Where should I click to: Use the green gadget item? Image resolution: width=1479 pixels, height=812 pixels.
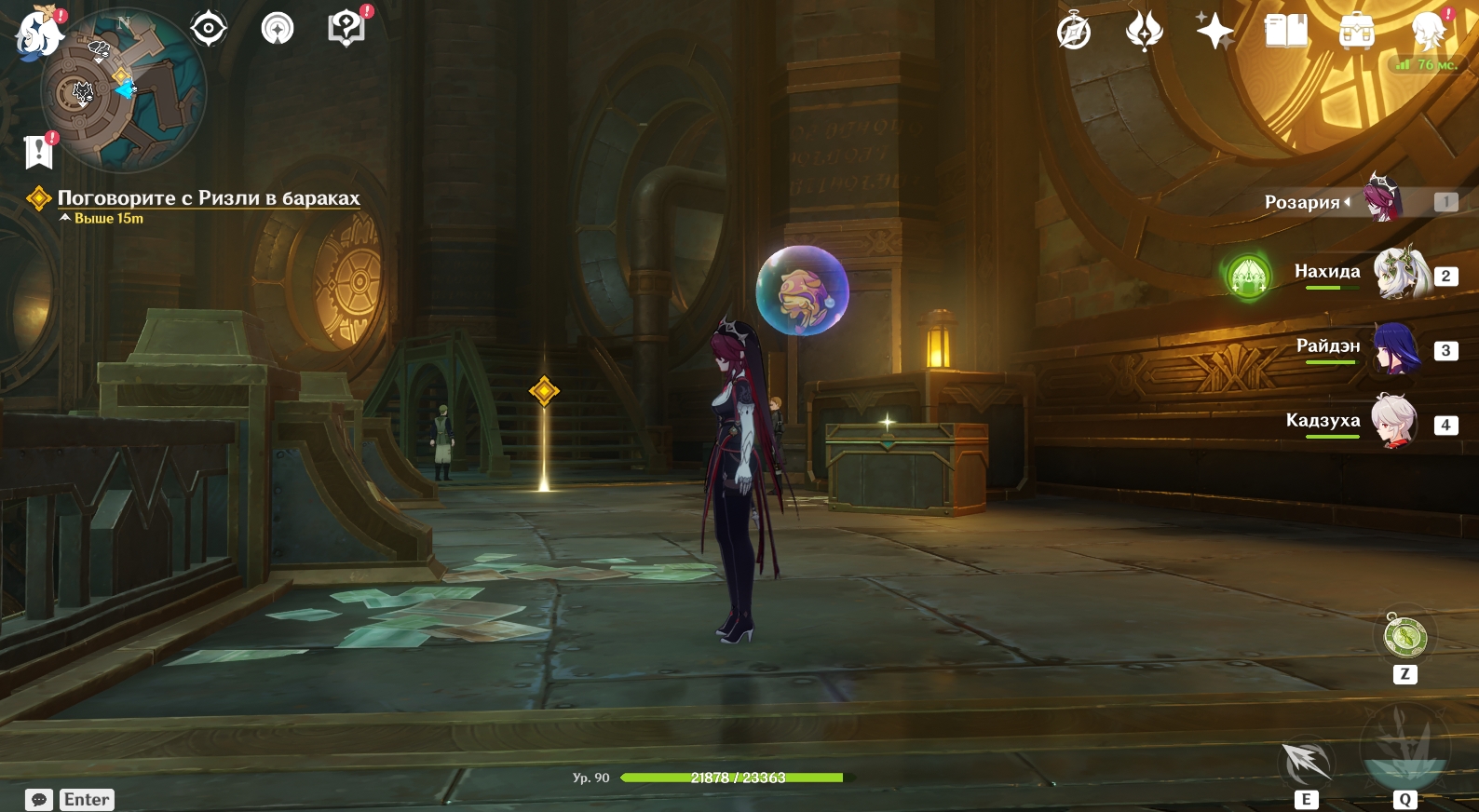click(x=1404, y=637)
